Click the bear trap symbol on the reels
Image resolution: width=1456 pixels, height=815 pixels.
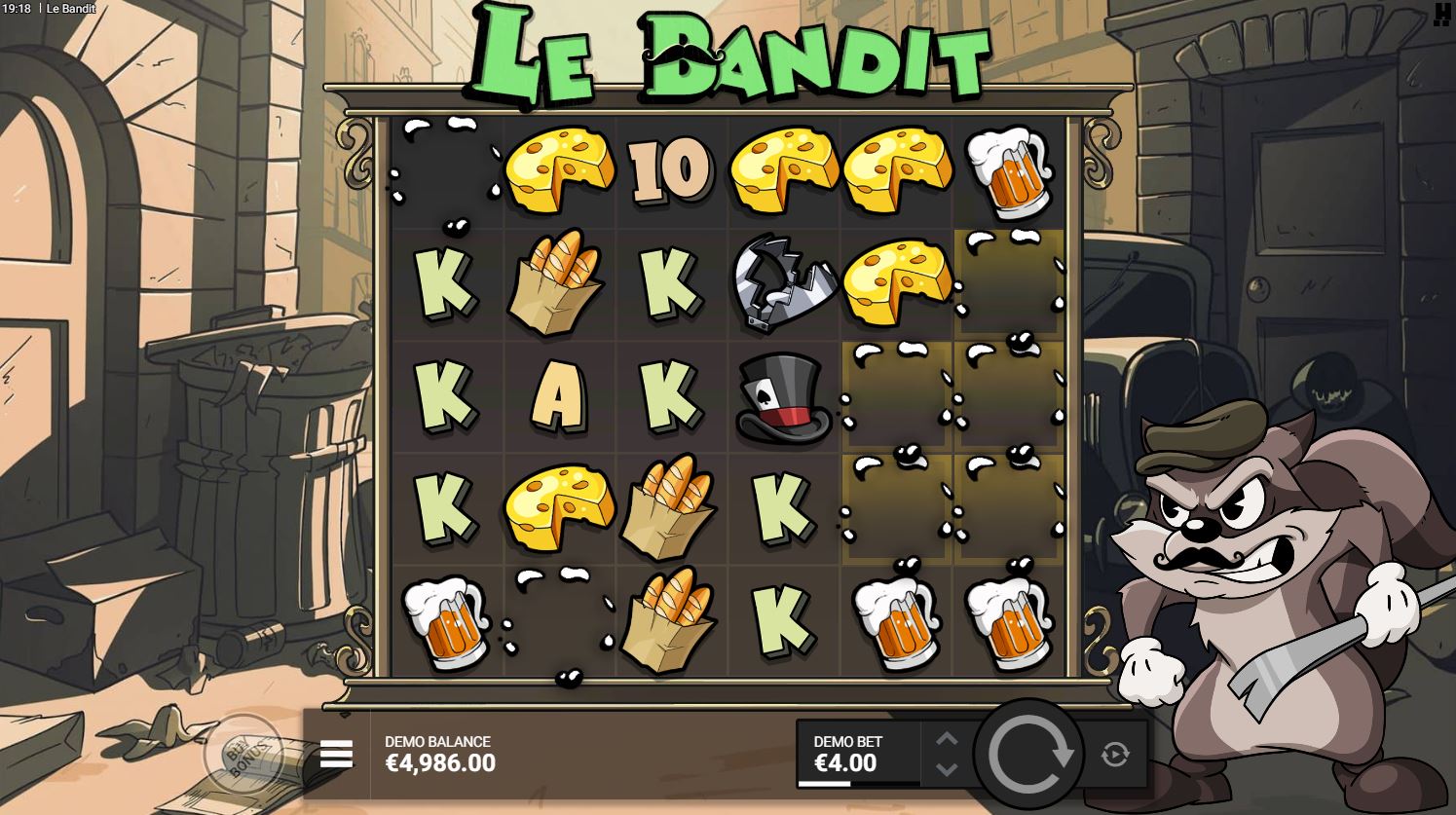[783, 282]
